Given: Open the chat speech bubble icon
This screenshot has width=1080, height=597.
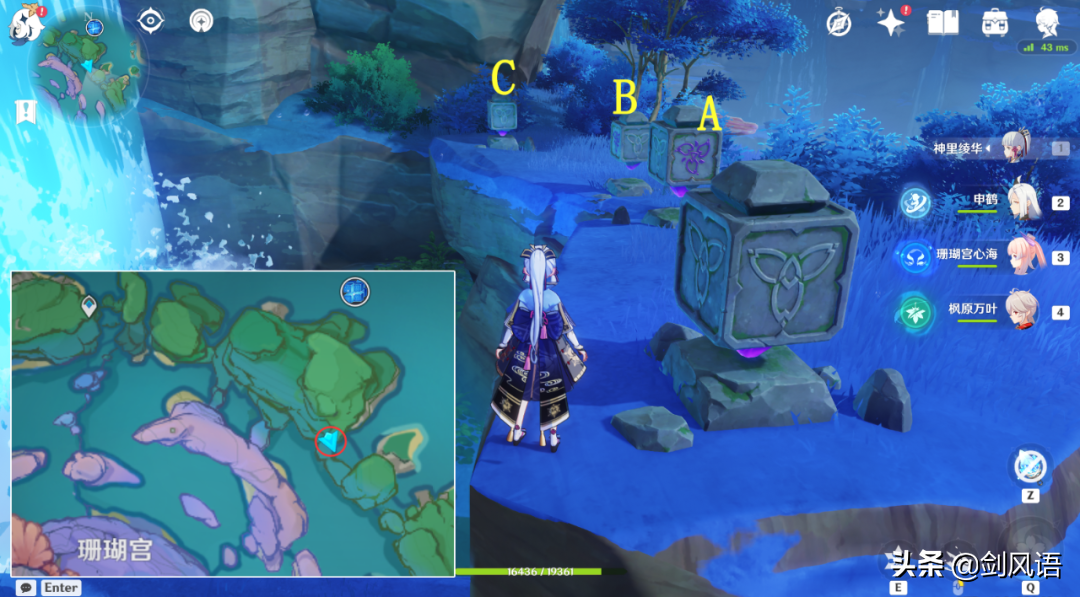Looking at the screenshot, I should [26, 587].
